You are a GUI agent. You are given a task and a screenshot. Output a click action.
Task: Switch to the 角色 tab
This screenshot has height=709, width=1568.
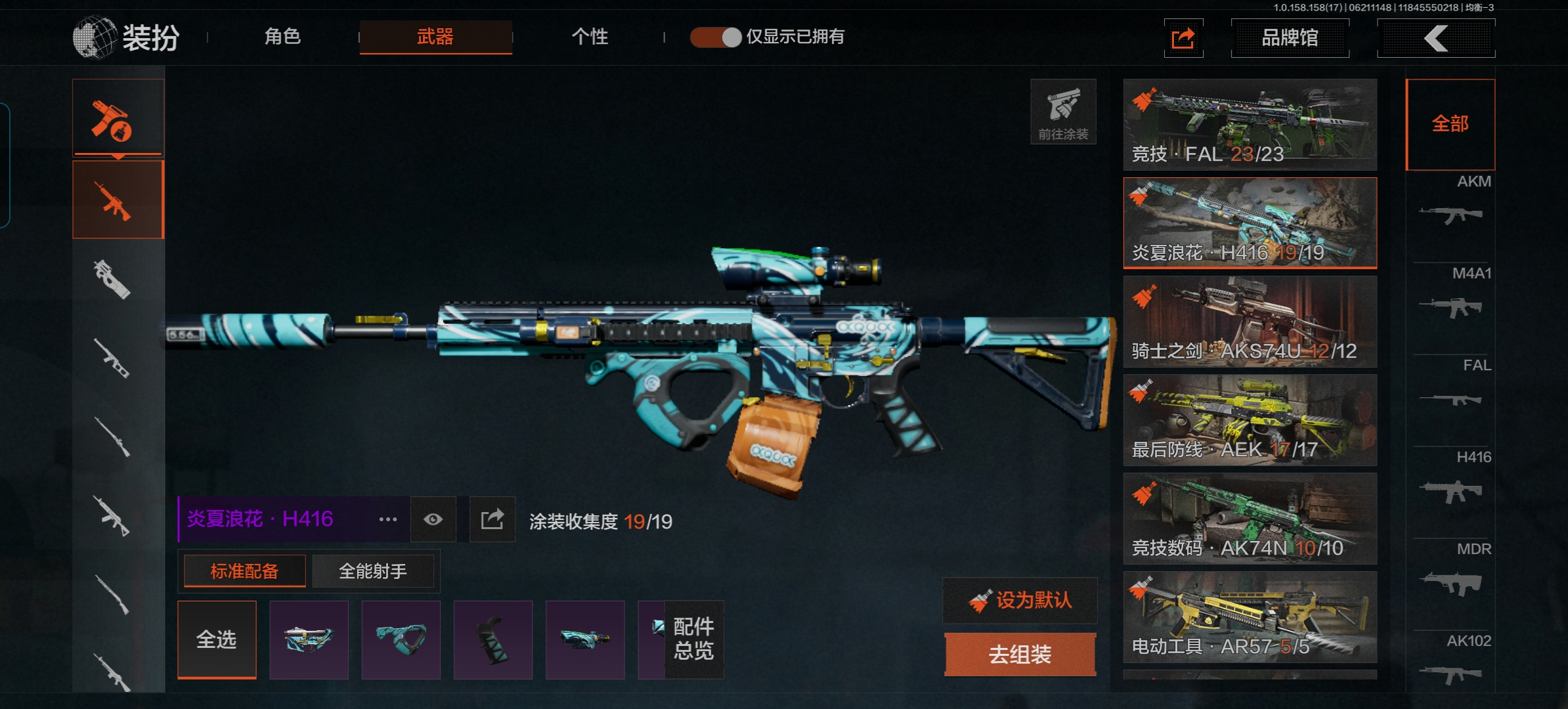[282, 37]
